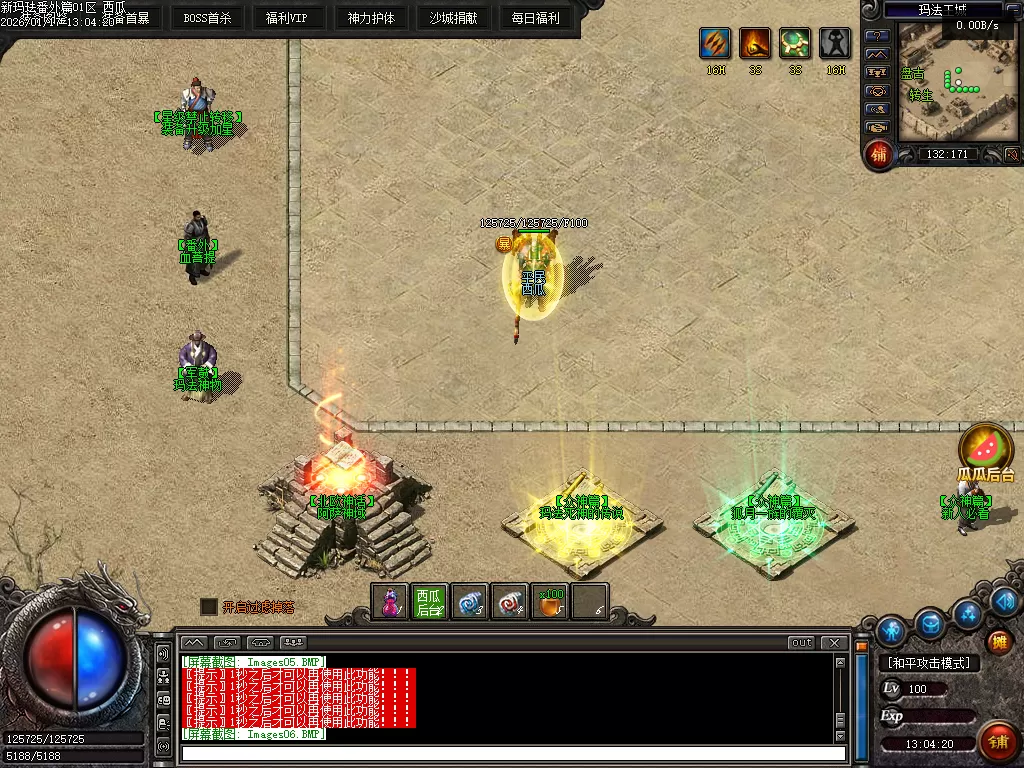
Task: Toggle the sound mute button
Action: [1011, 154]
